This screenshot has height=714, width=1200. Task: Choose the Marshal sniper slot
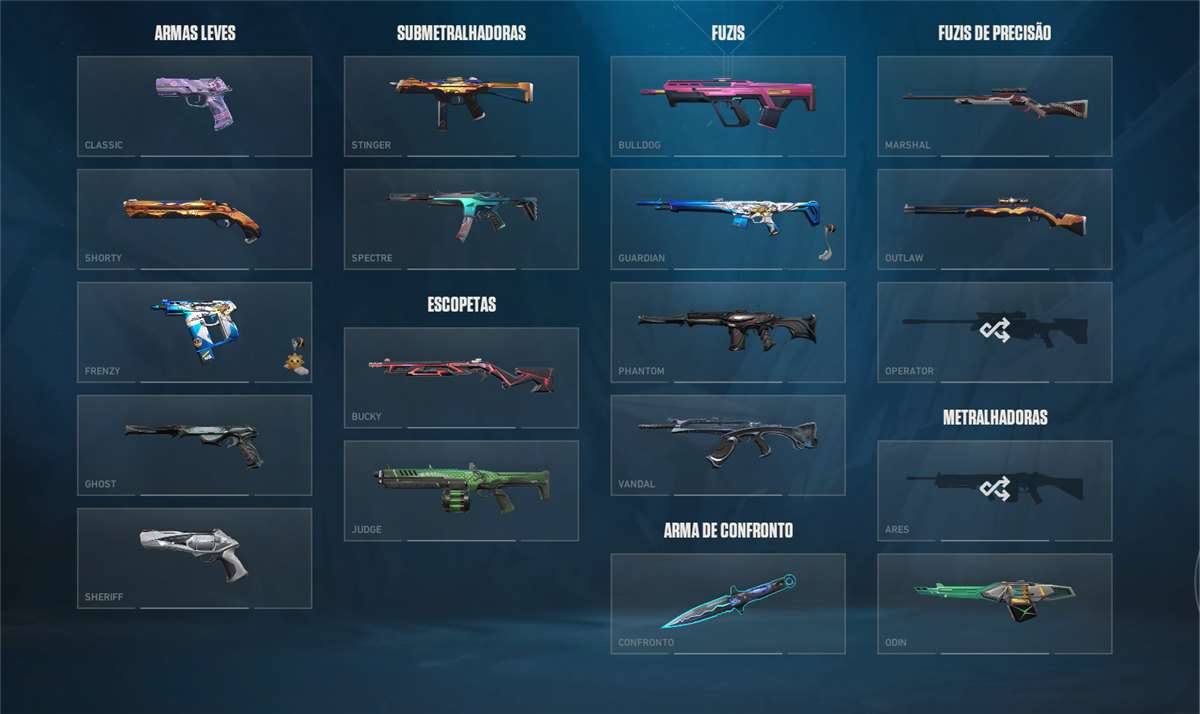tap(995, 106)
